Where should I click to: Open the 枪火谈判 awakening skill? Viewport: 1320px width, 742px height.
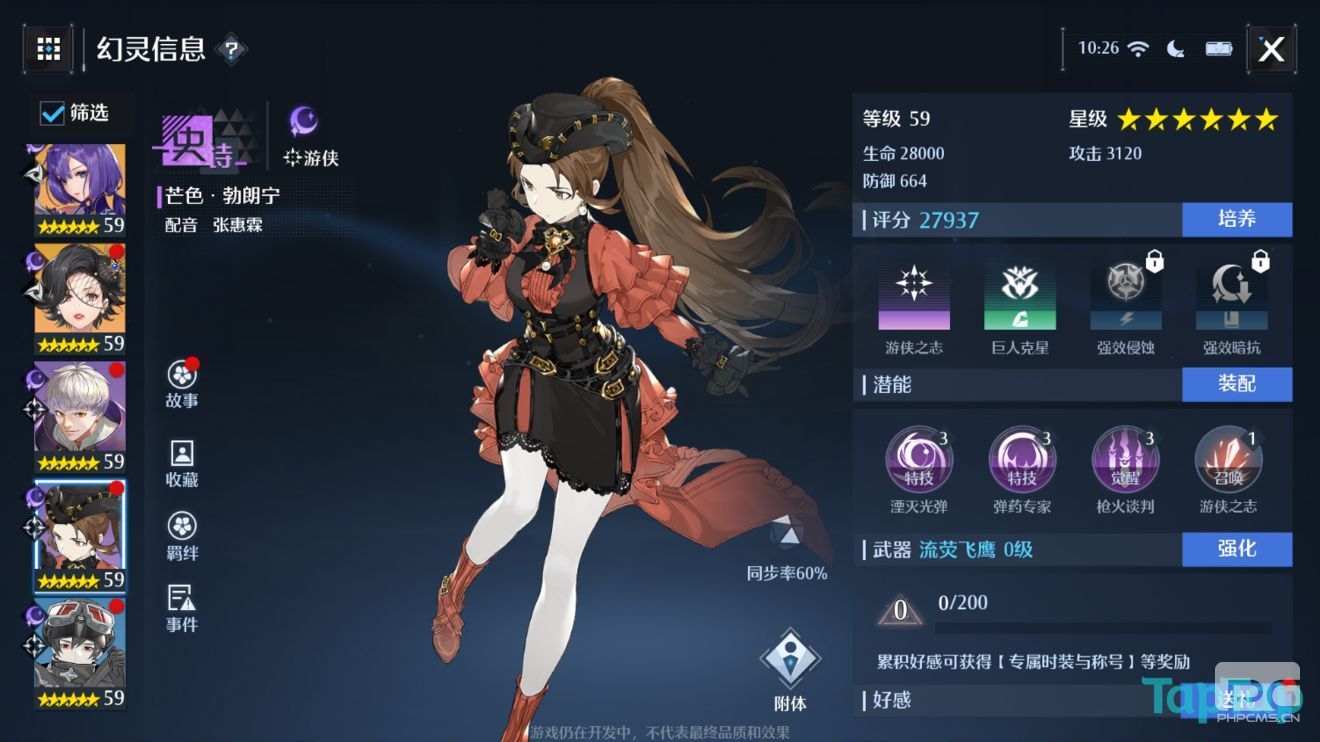1125,459
